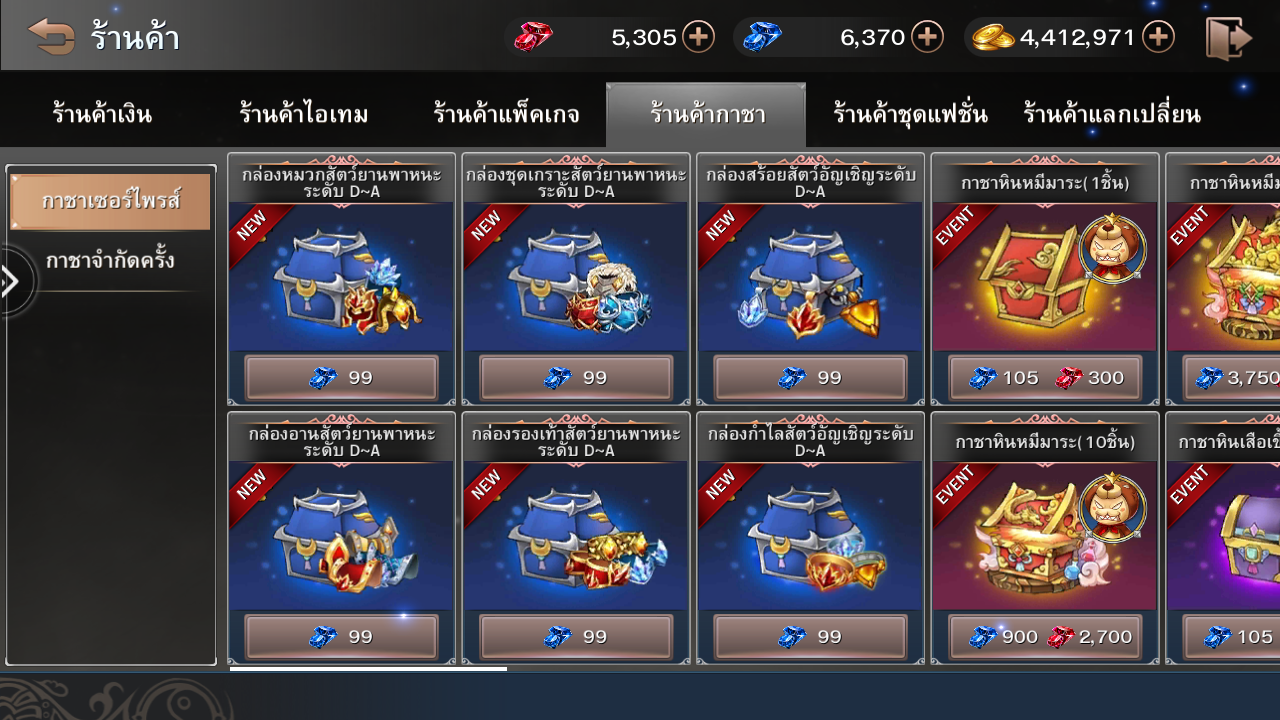Screen dimensions: 1280x720
Task: View the กล่องกำไลสัตว์อัญเชิญ chest thumbnail
Action: tap(810, 537)
